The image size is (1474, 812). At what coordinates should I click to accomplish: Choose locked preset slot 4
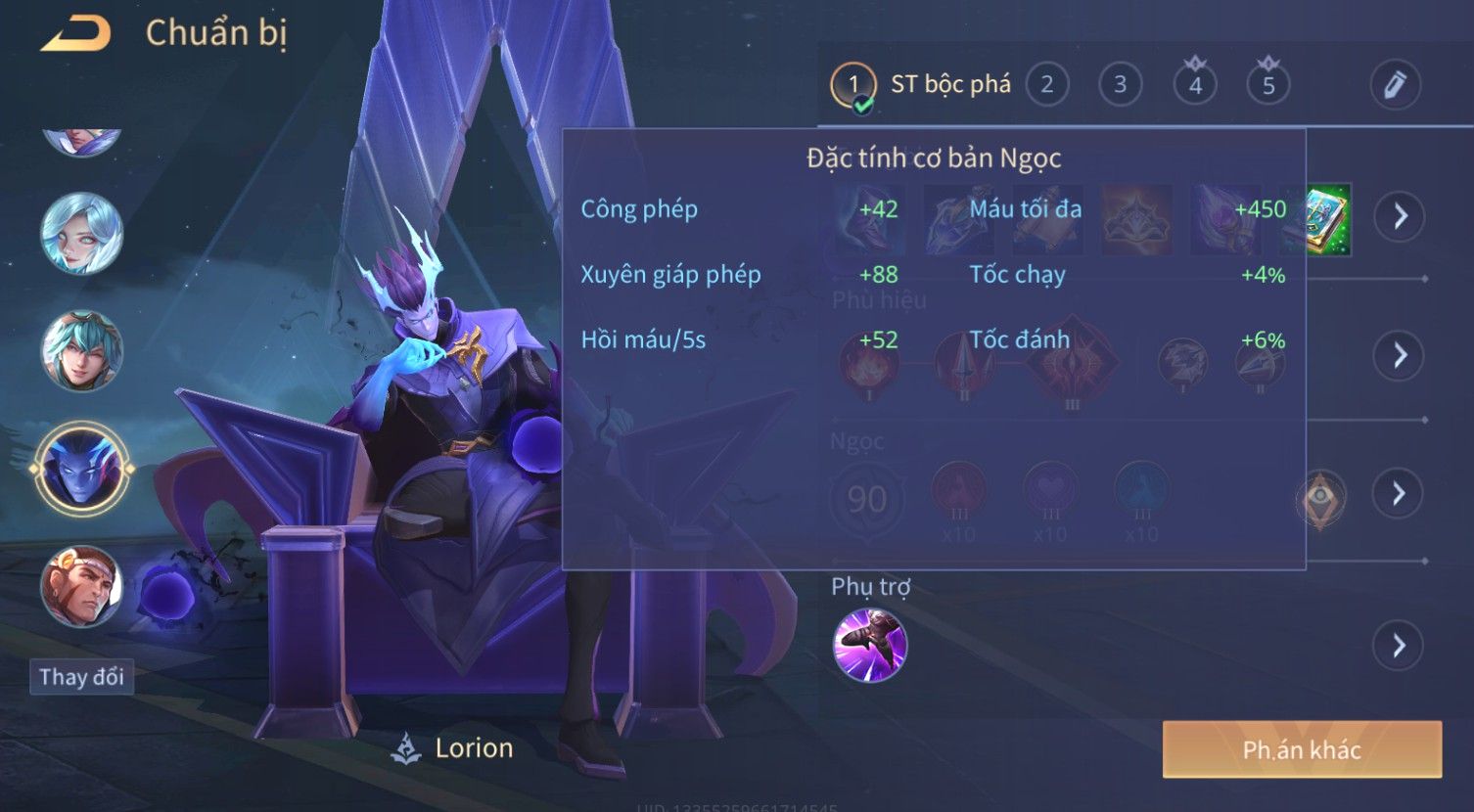1194,85
